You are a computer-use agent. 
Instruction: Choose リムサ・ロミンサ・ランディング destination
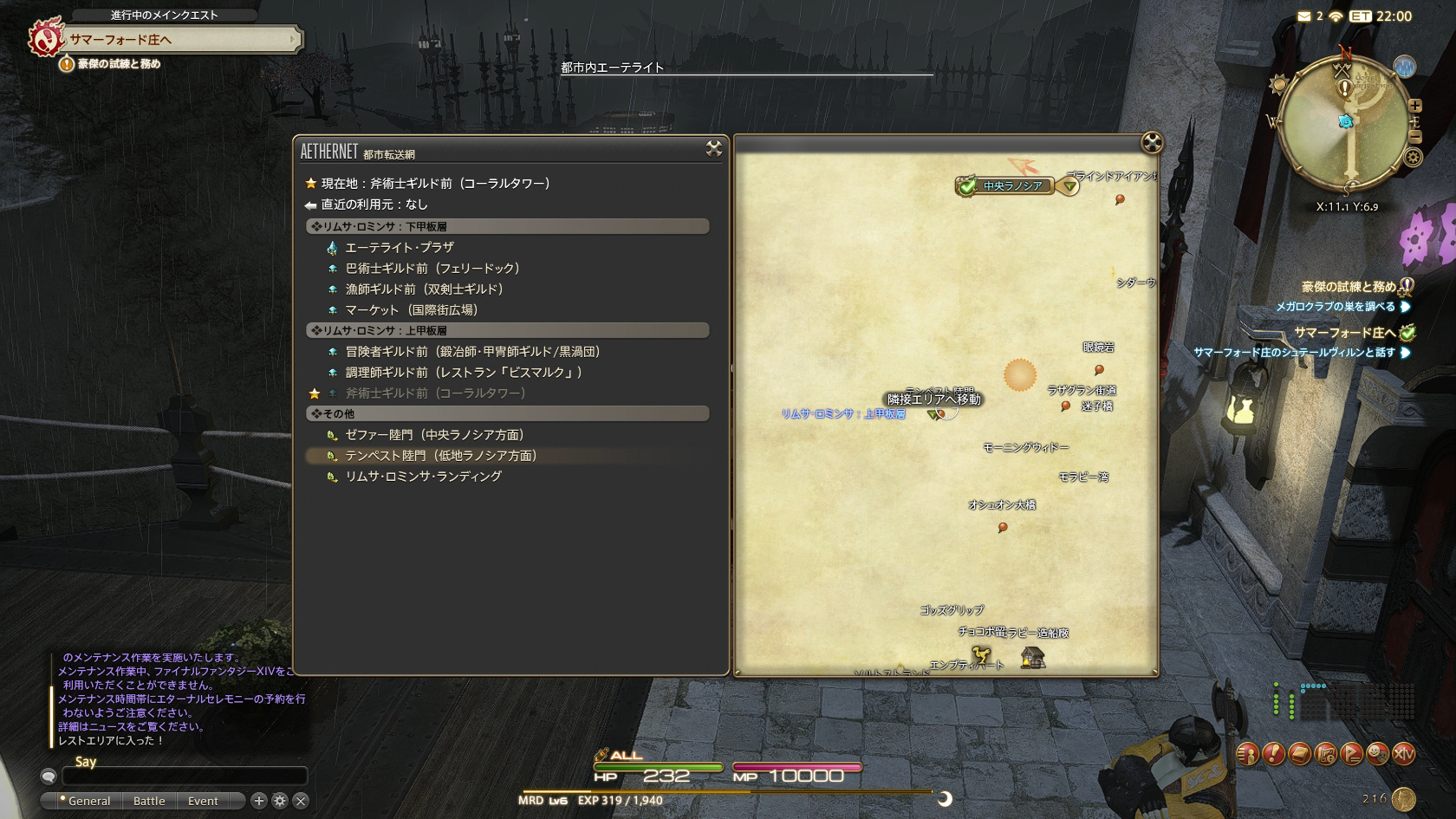[423, 477]
